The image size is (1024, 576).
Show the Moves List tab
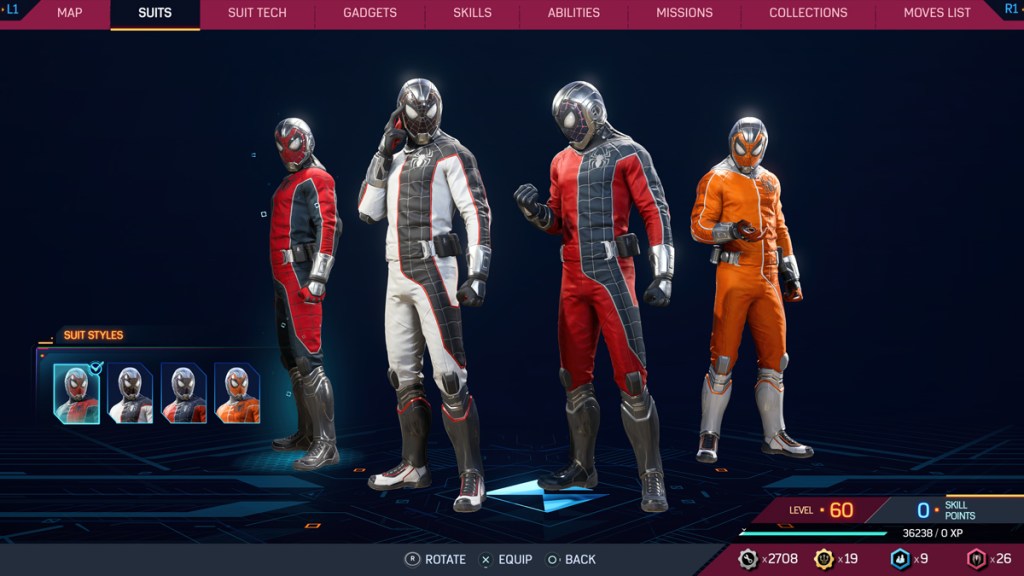(x=937, y=13)
